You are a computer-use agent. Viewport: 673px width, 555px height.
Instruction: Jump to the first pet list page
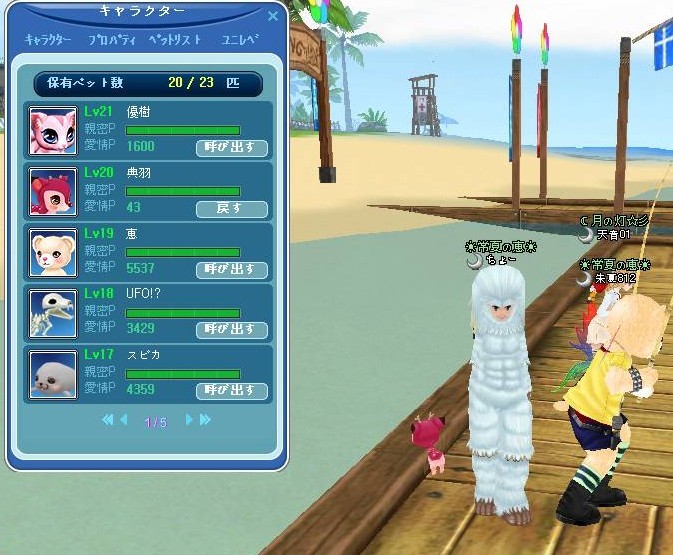click(x=107, y=421)
